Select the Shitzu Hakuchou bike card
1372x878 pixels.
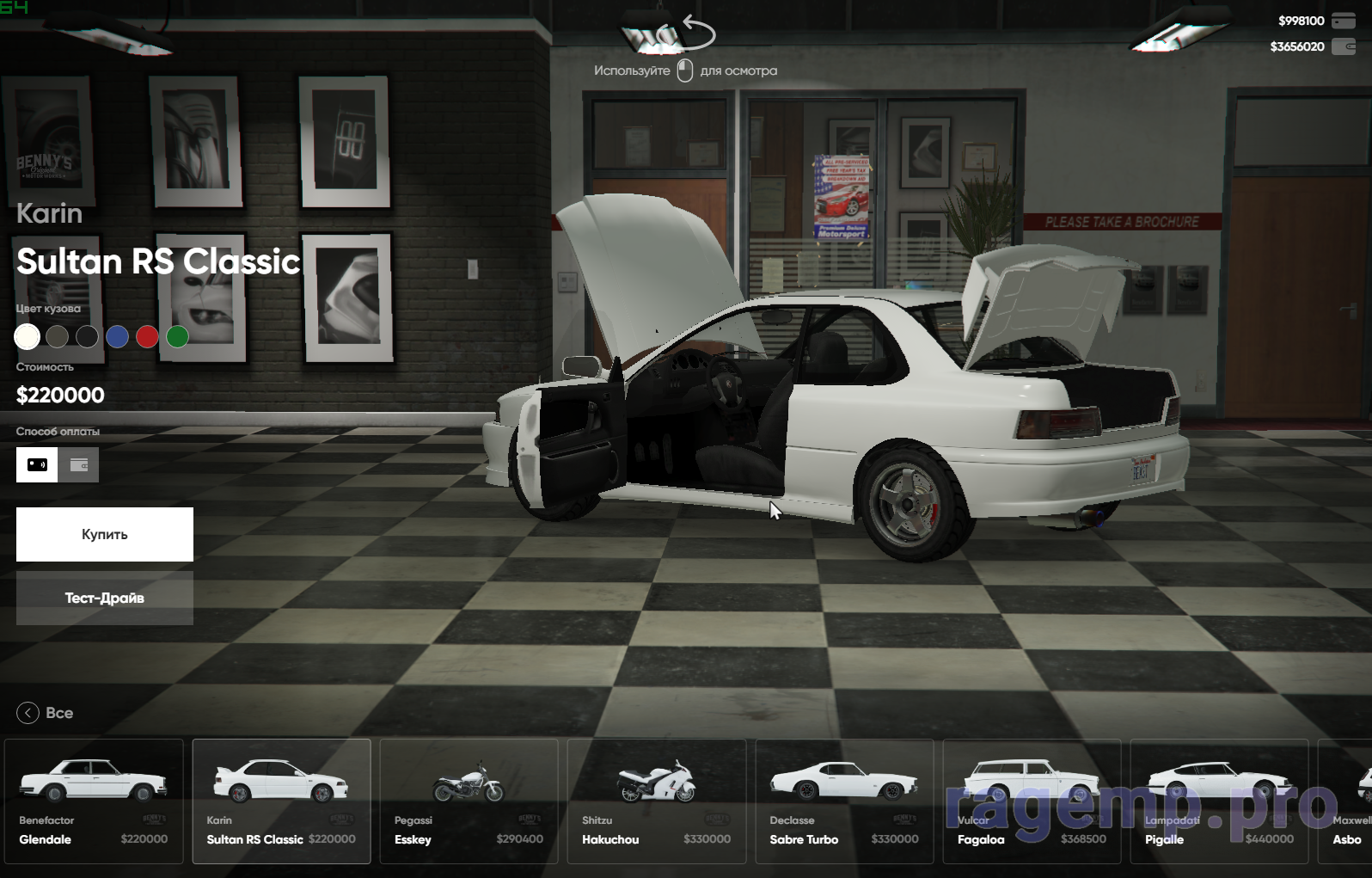(x=656, y=801)
